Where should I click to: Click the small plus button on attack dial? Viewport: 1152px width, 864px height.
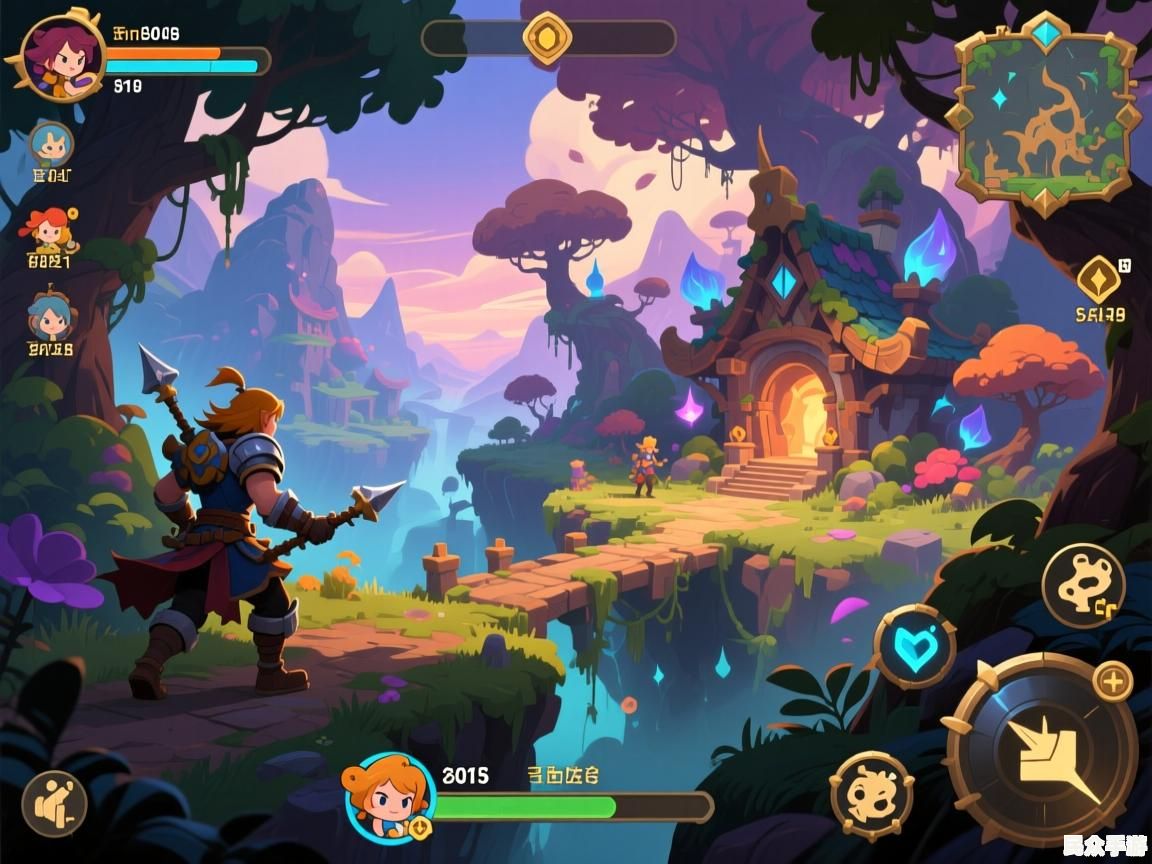(x=1112, y=682)
